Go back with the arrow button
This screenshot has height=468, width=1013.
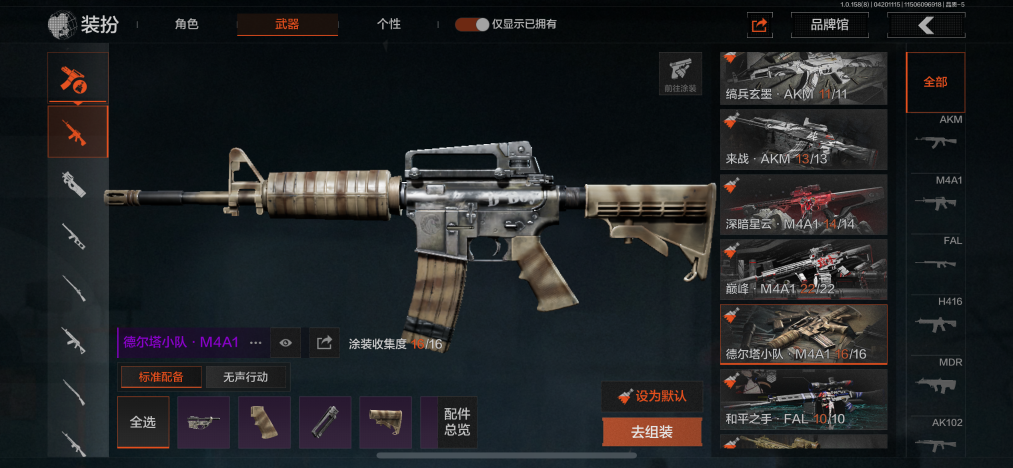[926, 25]
